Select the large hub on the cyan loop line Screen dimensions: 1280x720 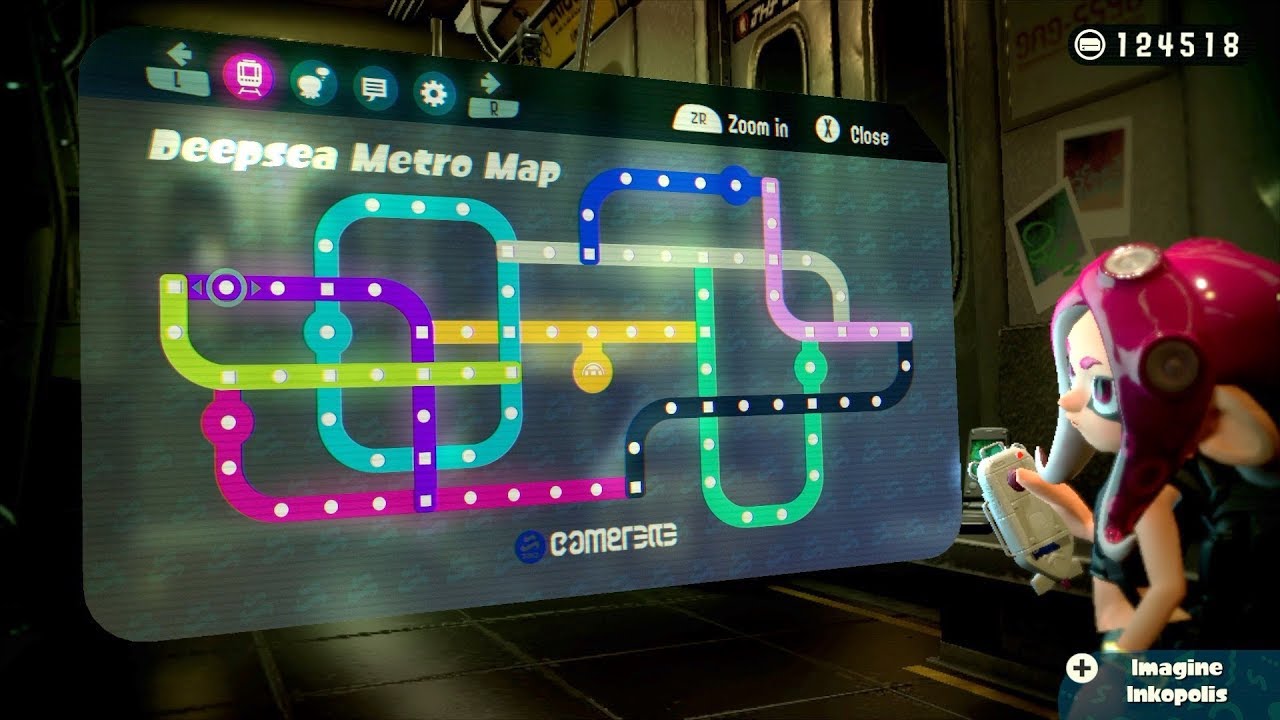[327, 331]
